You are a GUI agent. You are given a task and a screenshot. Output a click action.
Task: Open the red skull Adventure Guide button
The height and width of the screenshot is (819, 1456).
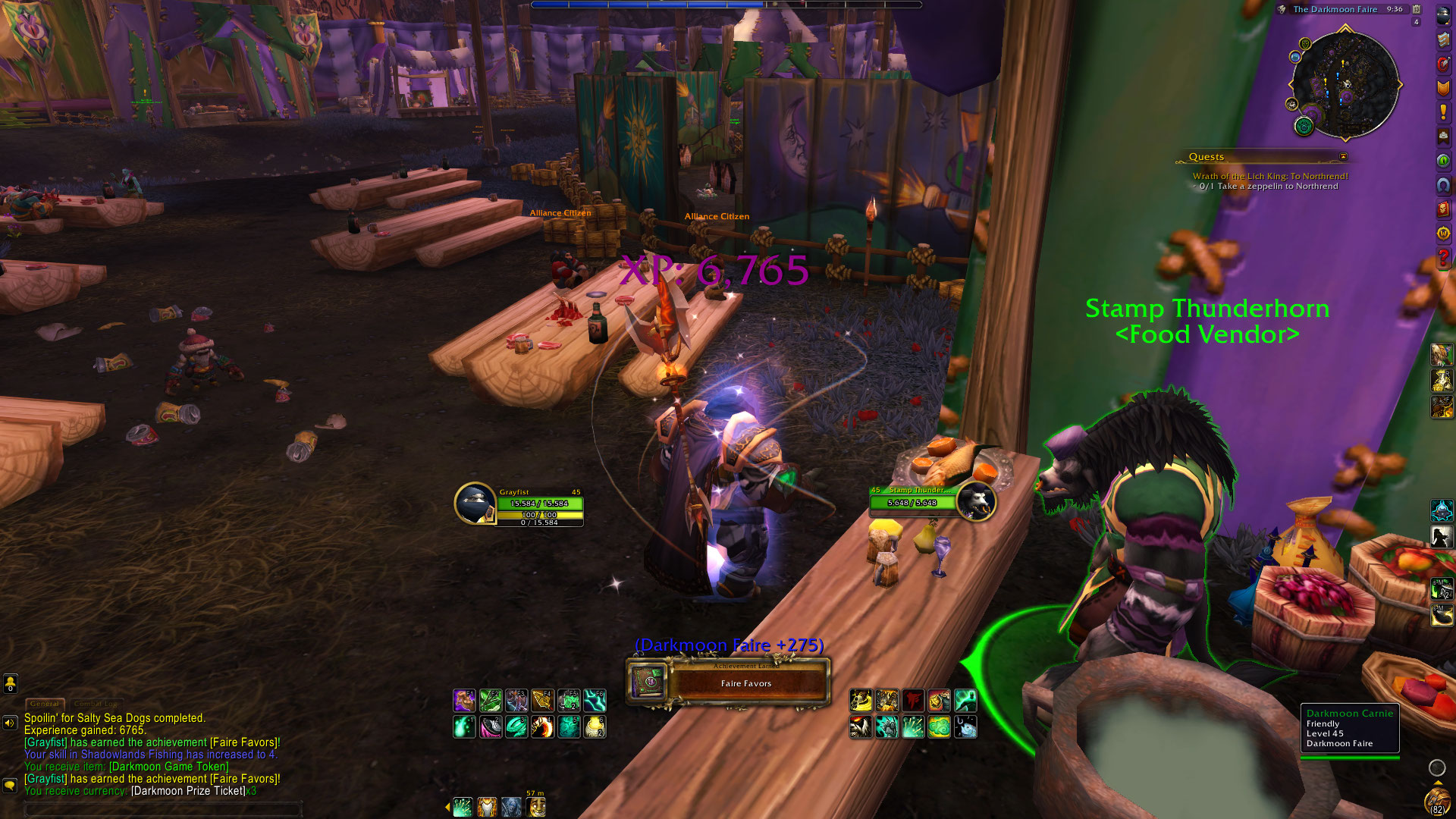(1443, 209)
